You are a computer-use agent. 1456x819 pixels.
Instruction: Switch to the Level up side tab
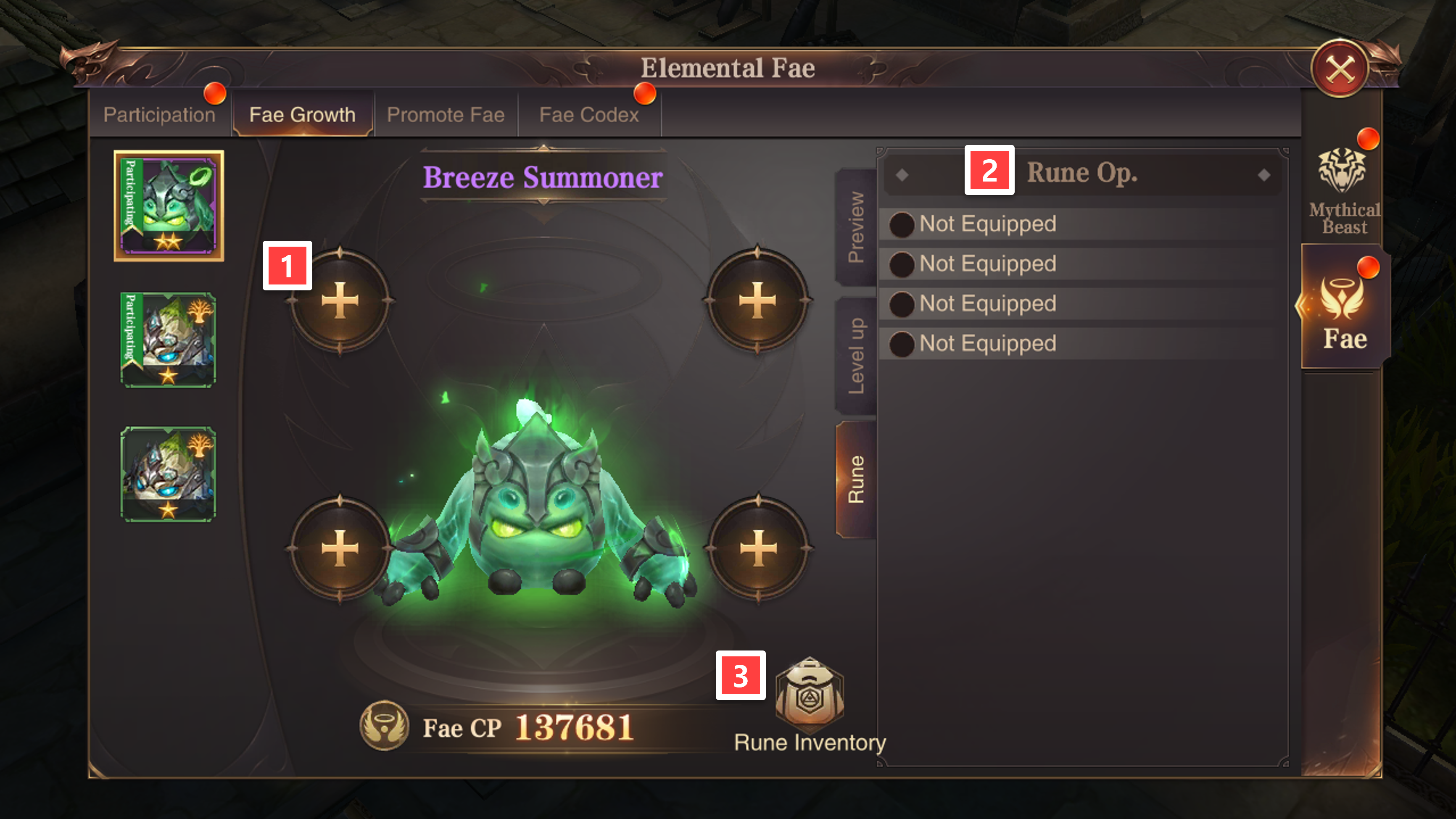(856, 356)
